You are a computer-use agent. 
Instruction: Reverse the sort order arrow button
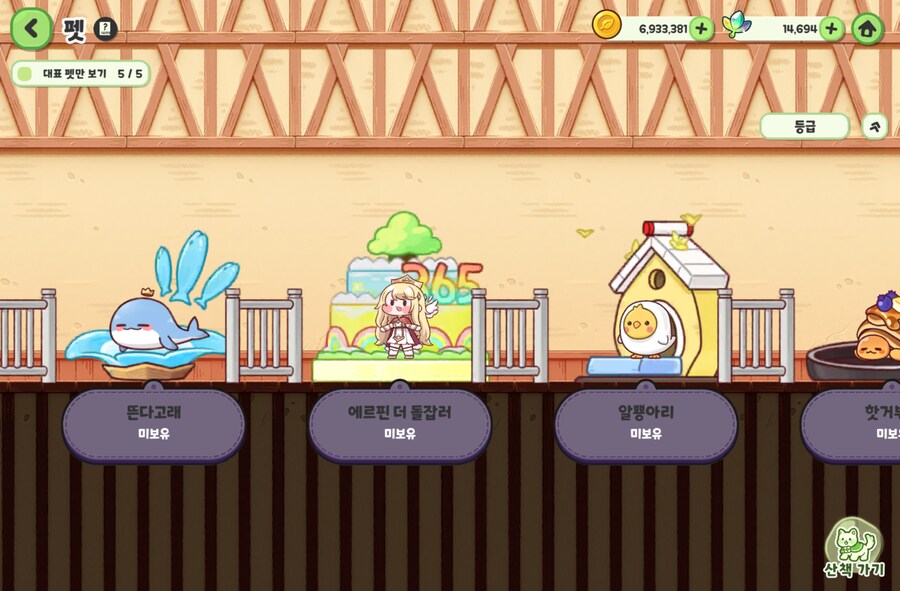[x=875, y=126]
